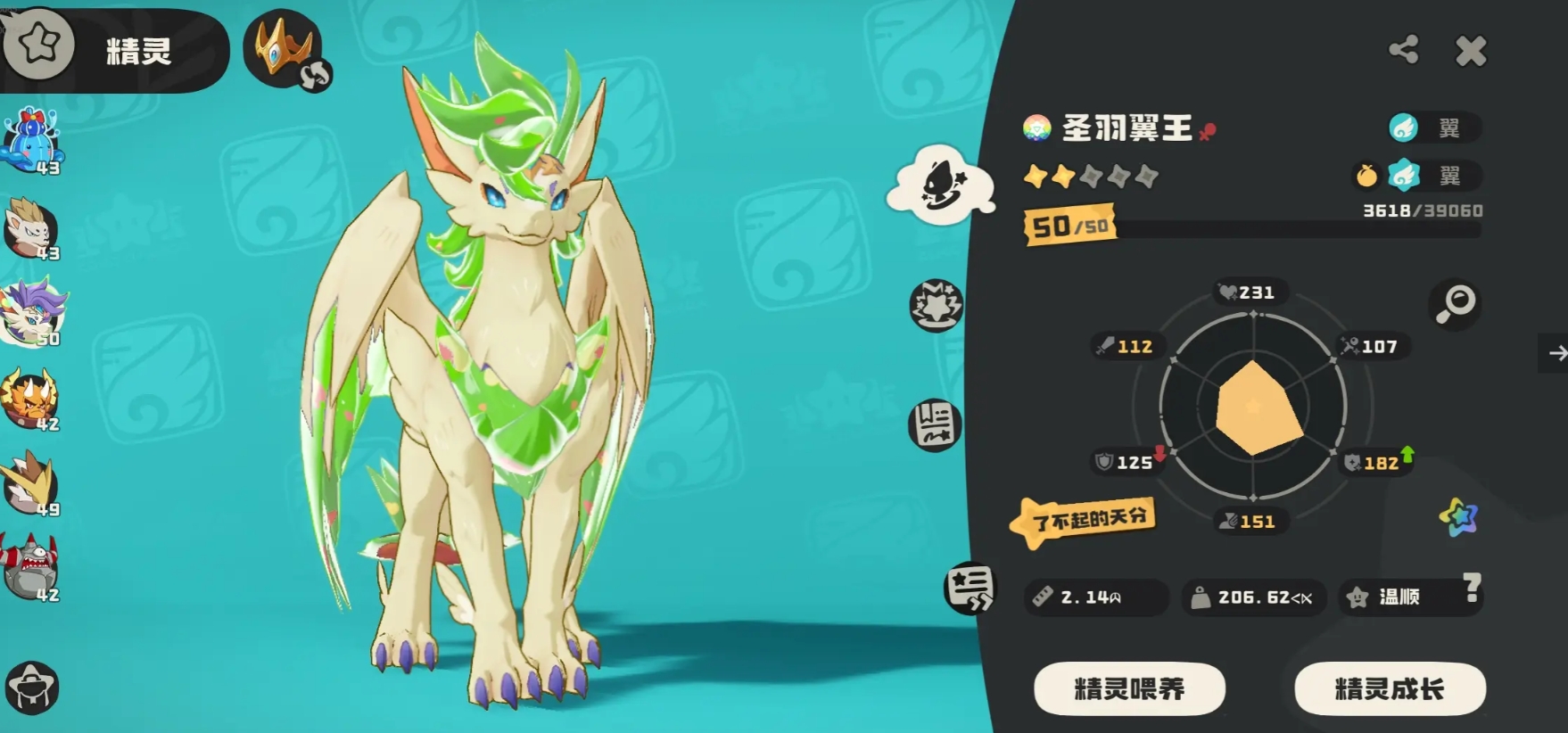Click the 精灵 star header button

39,45
